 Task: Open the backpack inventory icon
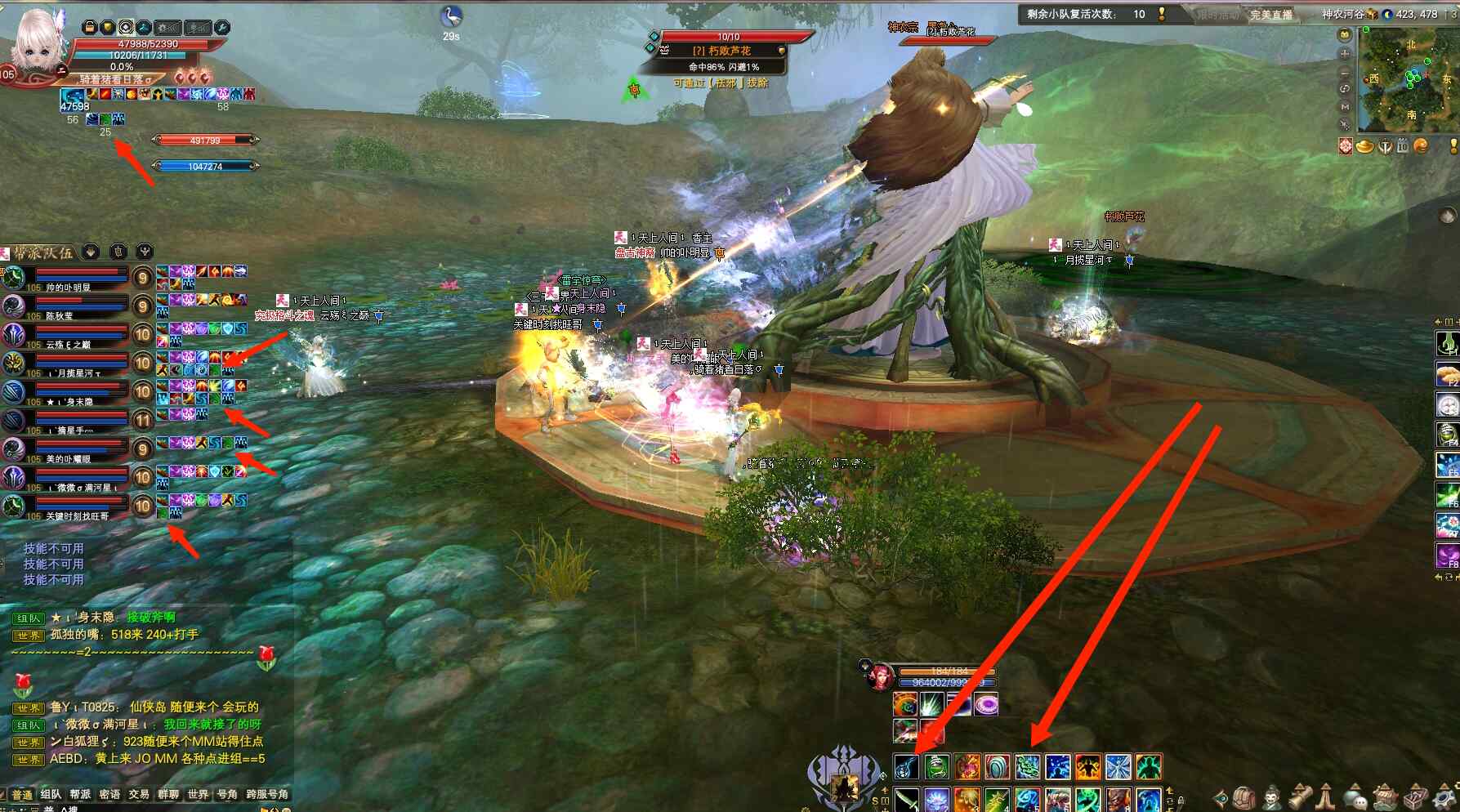click(x=1243, y=797)
